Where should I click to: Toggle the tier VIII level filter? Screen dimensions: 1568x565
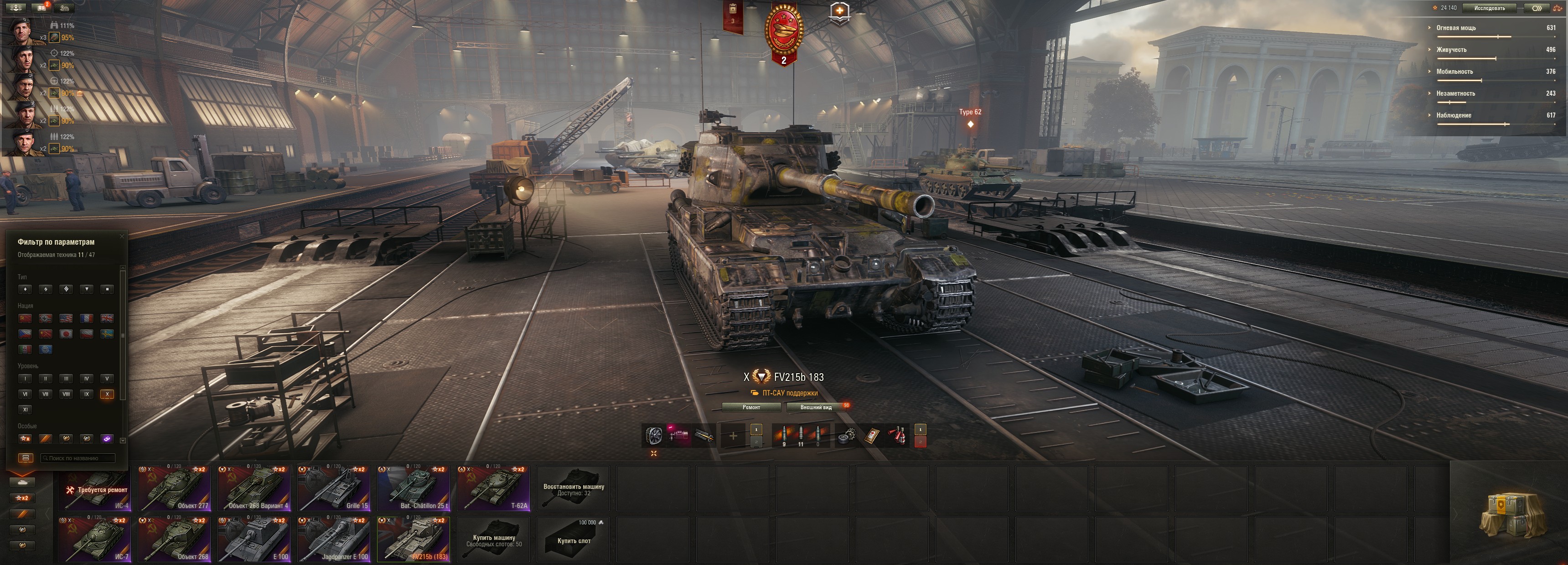(67, 394)
